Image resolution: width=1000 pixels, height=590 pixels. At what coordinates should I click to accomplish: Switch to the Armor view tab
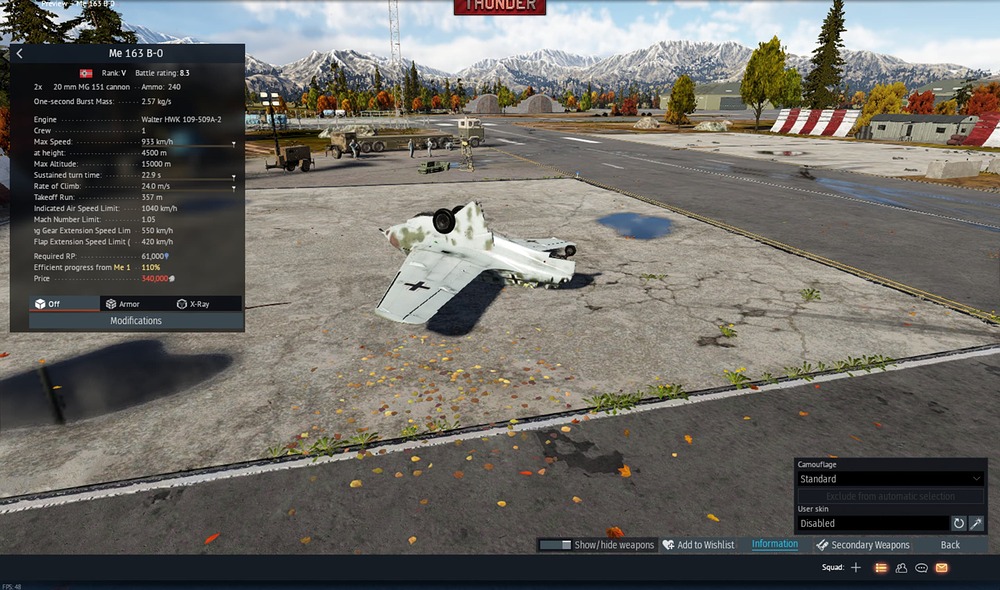tap(123, 304)
